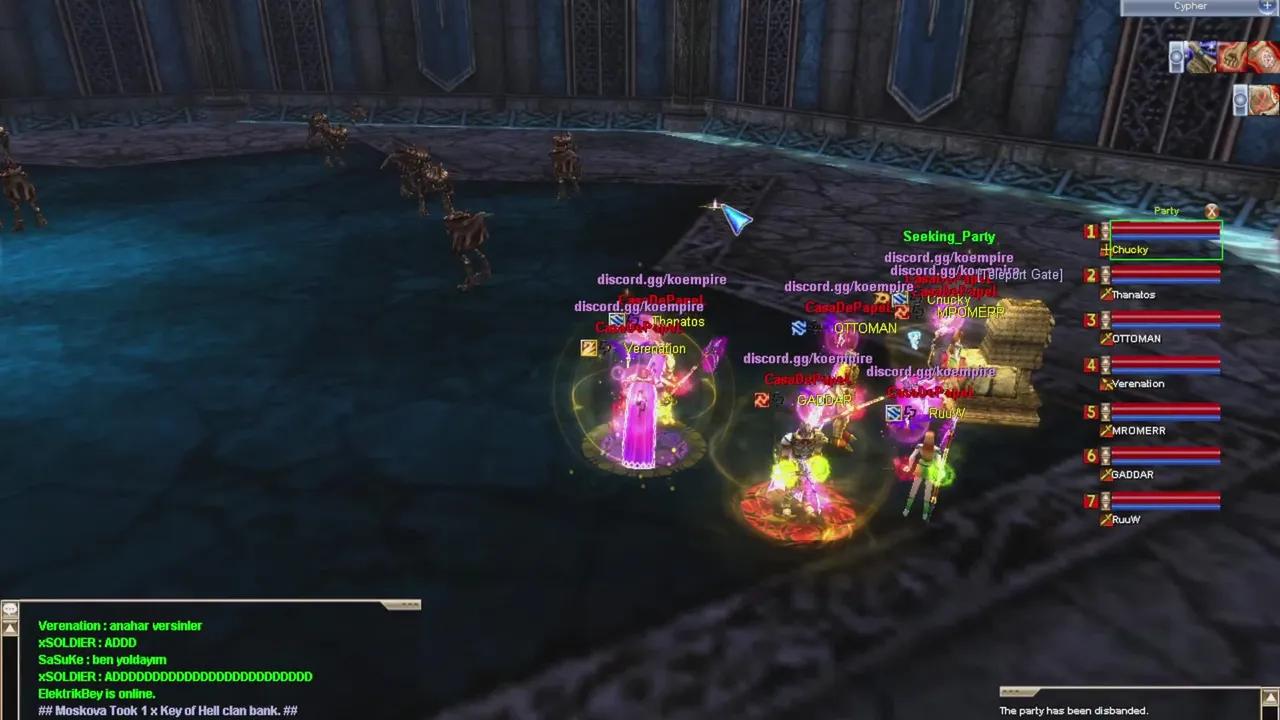The width and height of the screenshot is (1280, 720).
Task: Click the red fist buff icon
Action: click(x=1231, y=57)
